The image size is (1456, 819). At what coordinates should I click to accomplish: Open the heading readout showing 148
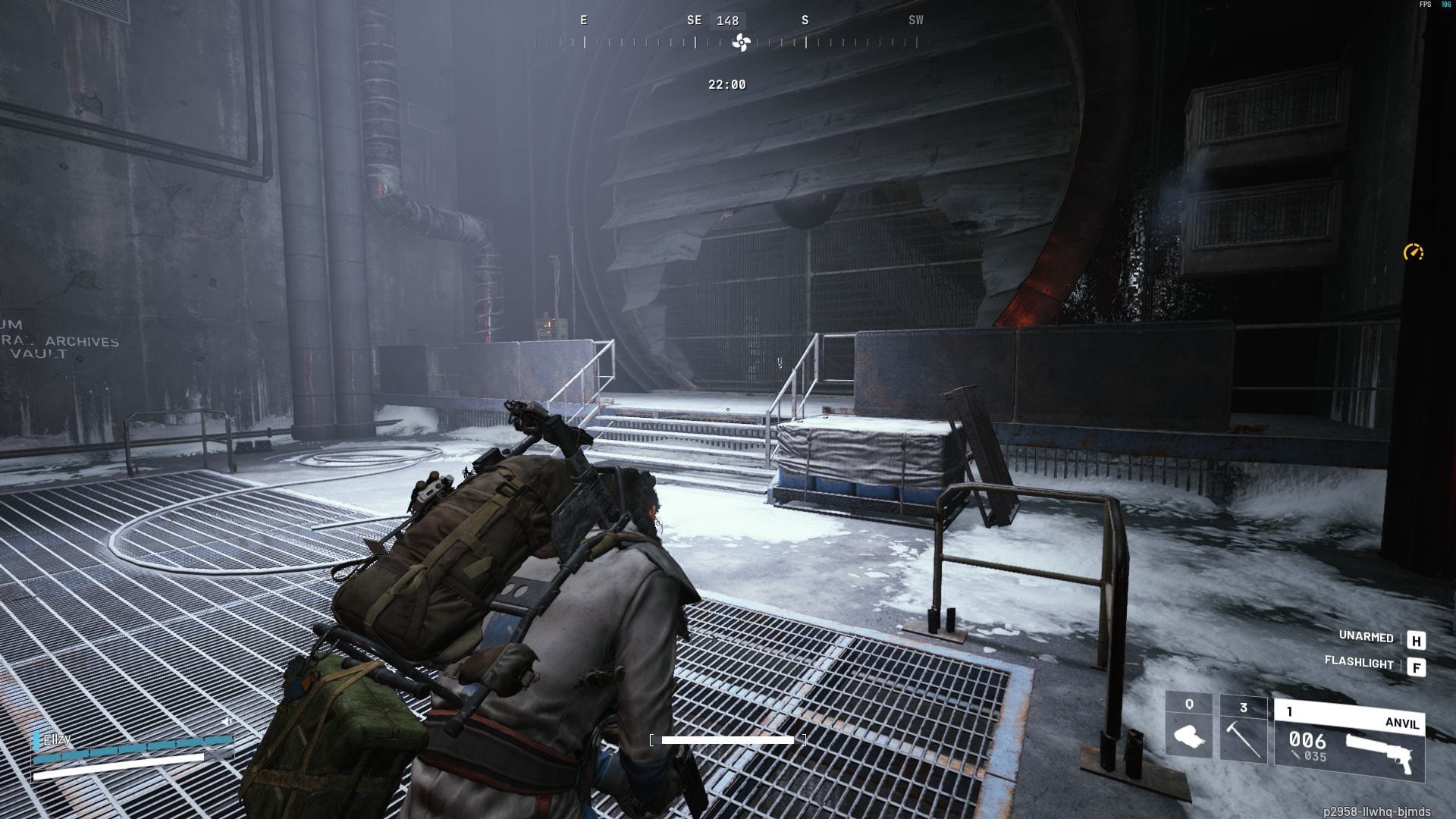726,20
